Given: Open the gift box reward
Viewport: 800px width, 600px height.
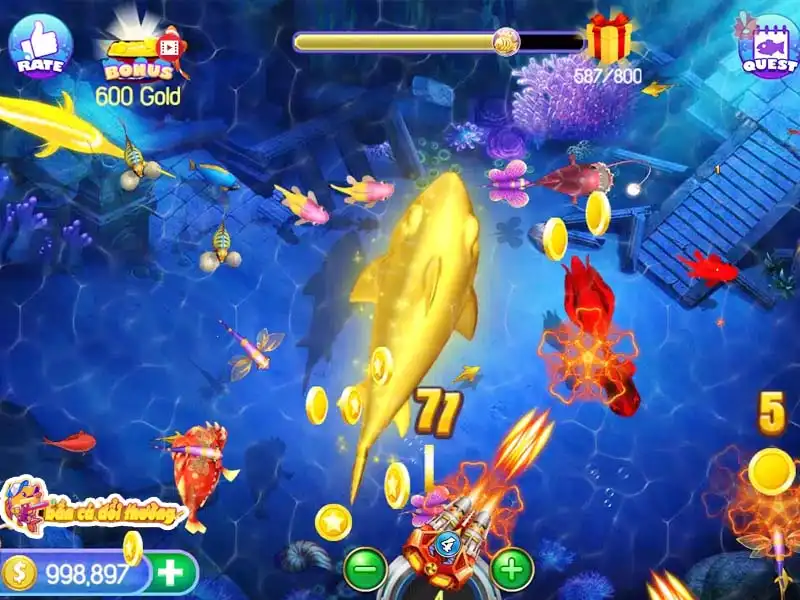Looking at the screenshot, I should click(609, 39).
